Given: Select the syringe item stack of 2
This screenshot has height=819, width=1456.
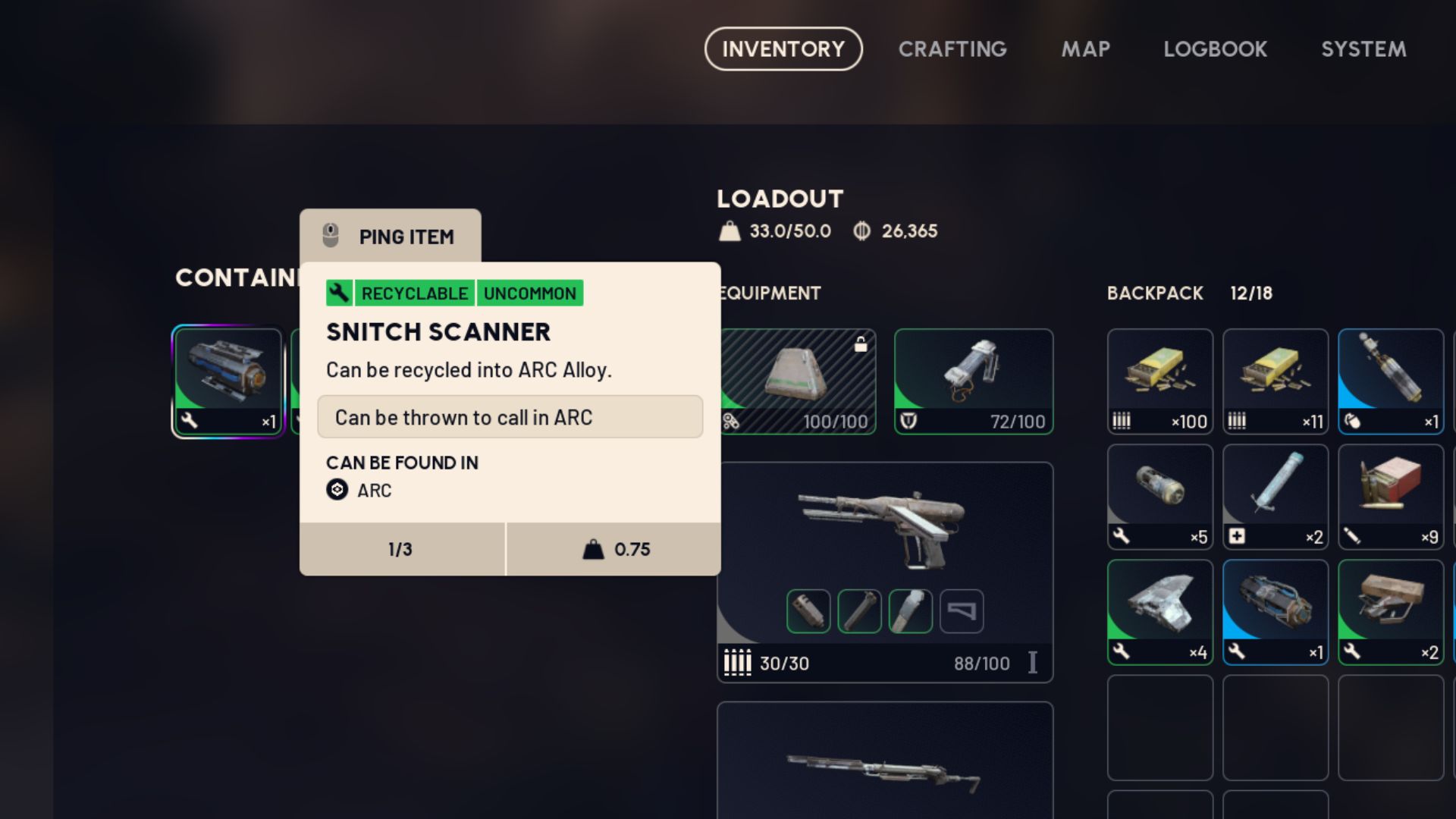Looking at the screenshot, I should pos(1275,497).
